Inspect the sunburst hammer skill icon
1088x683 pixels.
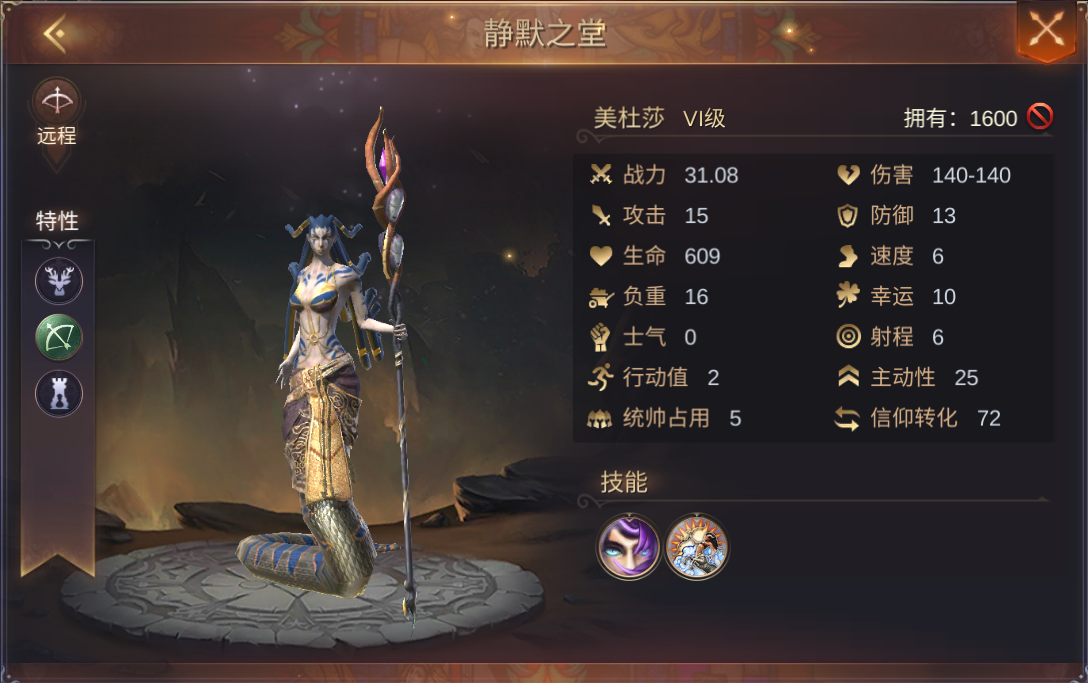click(697, 547)
